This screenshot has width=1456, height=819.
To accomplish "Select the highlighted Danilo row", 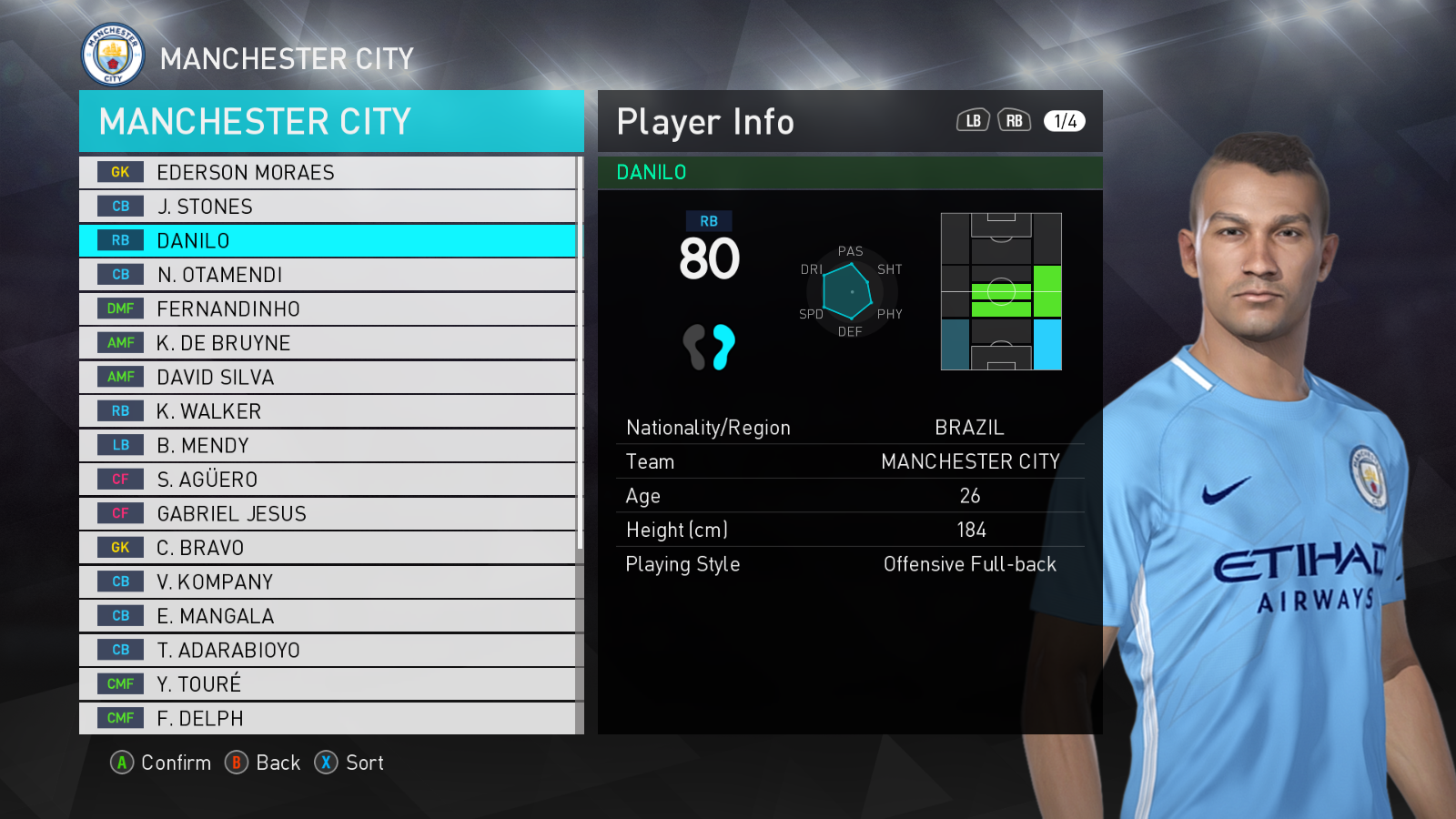I will pyautogui.click(x=328, y=240).
